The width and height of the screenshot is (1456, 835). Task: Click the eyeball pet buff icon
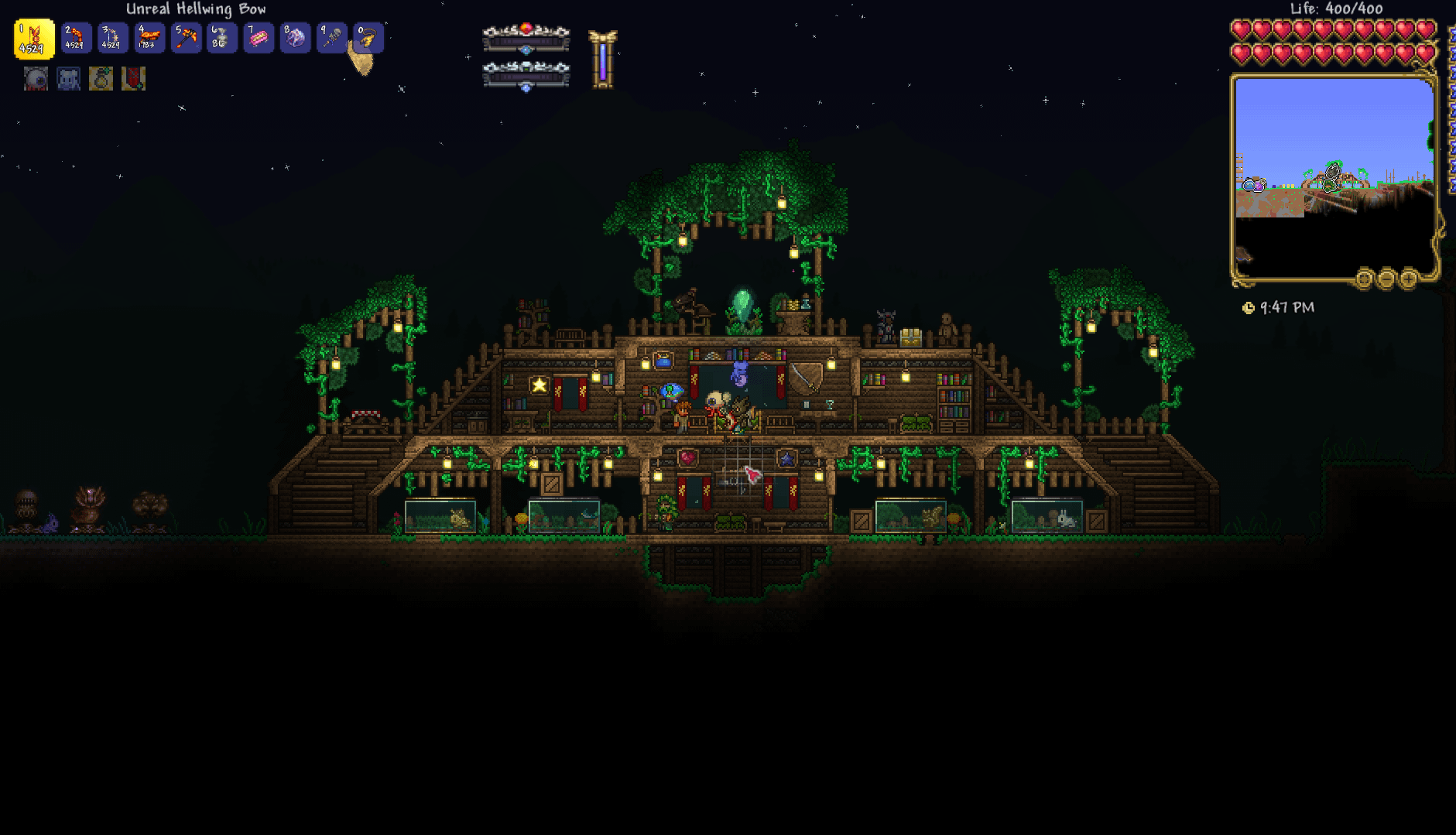(36, 79)
